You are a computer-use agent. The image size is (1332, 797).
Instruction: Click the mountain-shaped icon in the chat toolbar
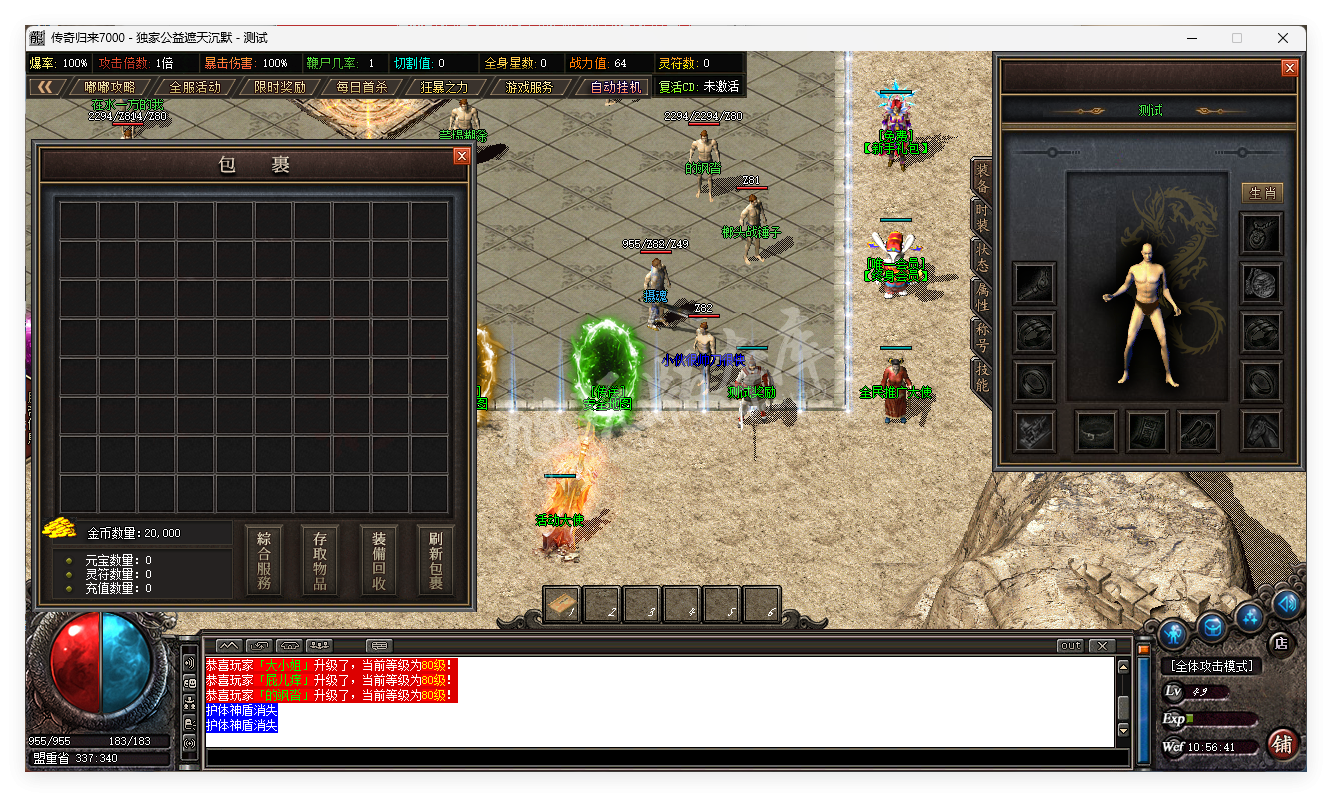[x=227, y=646]
